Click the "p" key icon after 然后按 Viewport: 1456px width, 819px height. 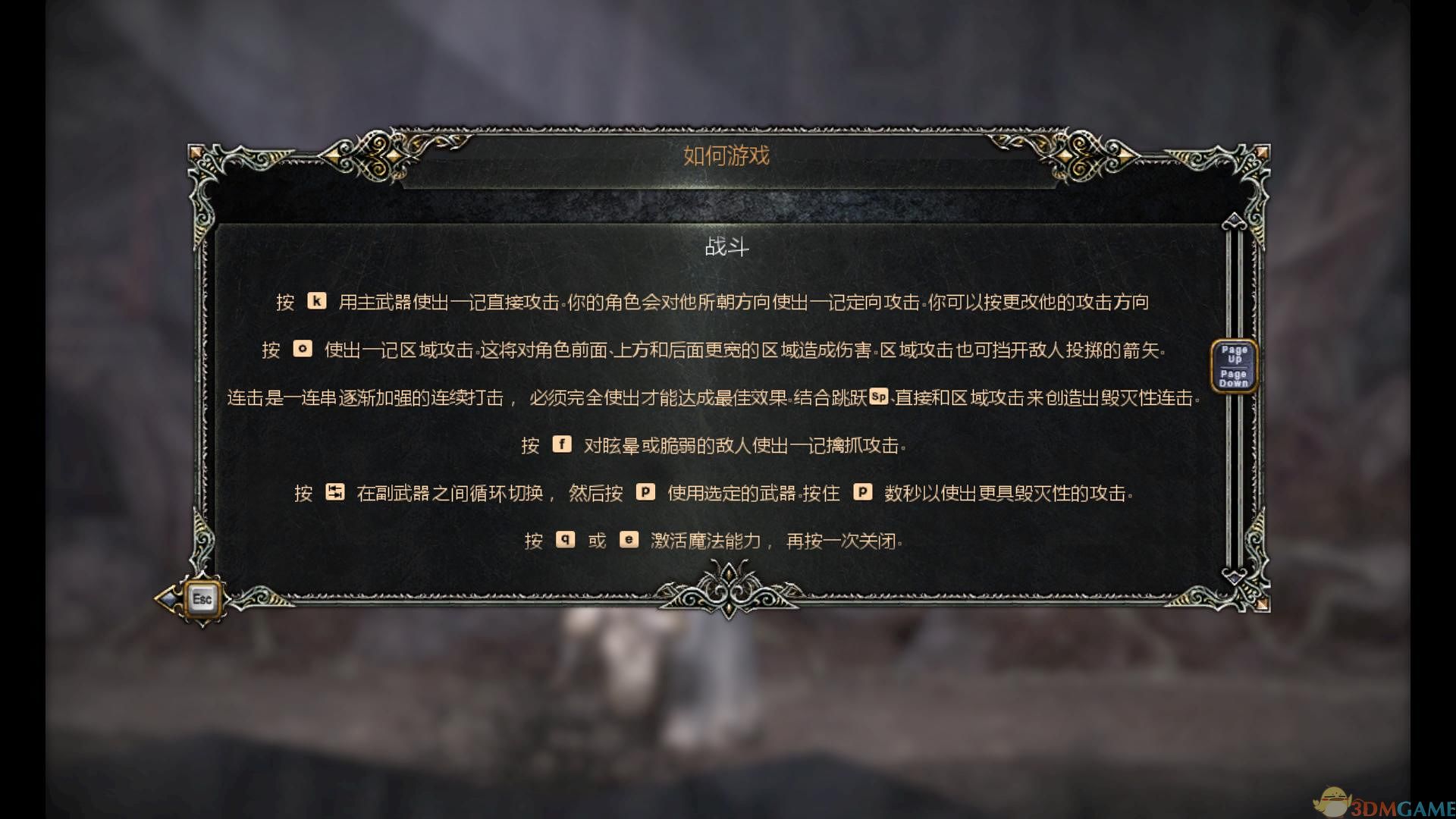(x=646, y=493)
